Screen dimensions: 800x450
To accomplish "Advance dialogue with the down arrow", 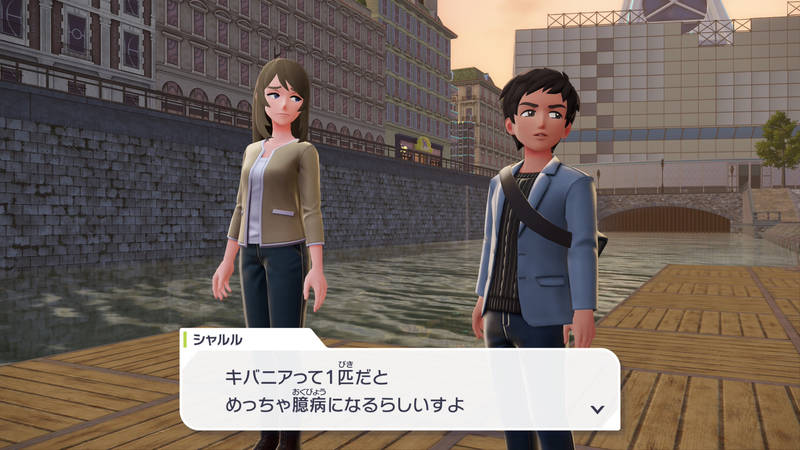I will (x=597, y=408).
